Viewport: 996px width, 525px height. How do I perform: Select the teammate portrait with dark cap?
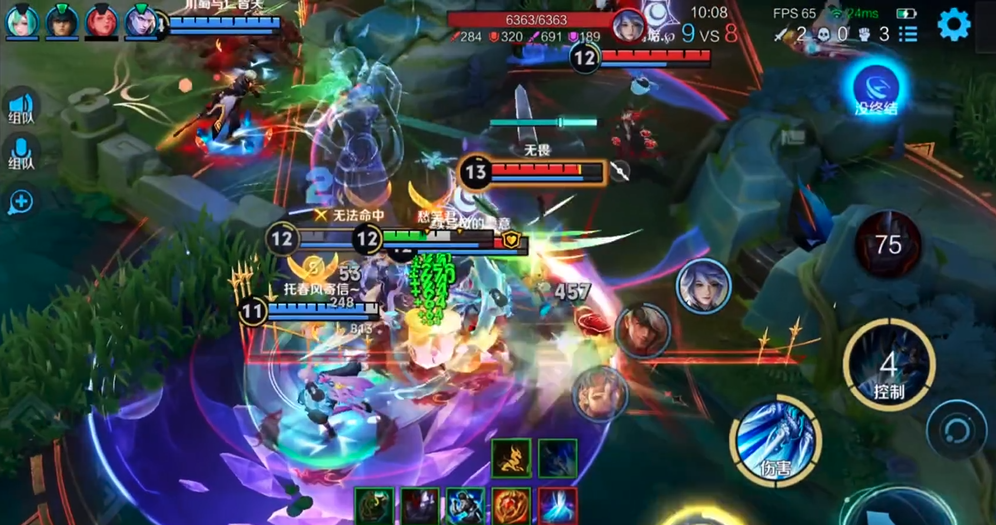[62, 22]
